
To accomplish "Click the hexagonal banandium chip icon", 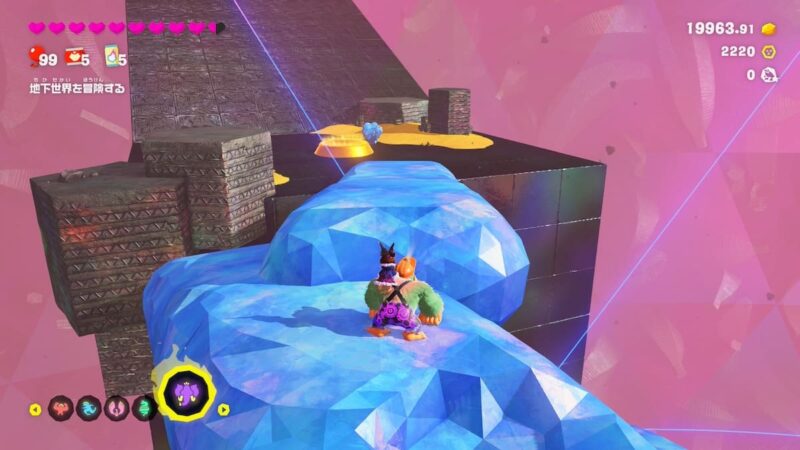I will [769, 51].
